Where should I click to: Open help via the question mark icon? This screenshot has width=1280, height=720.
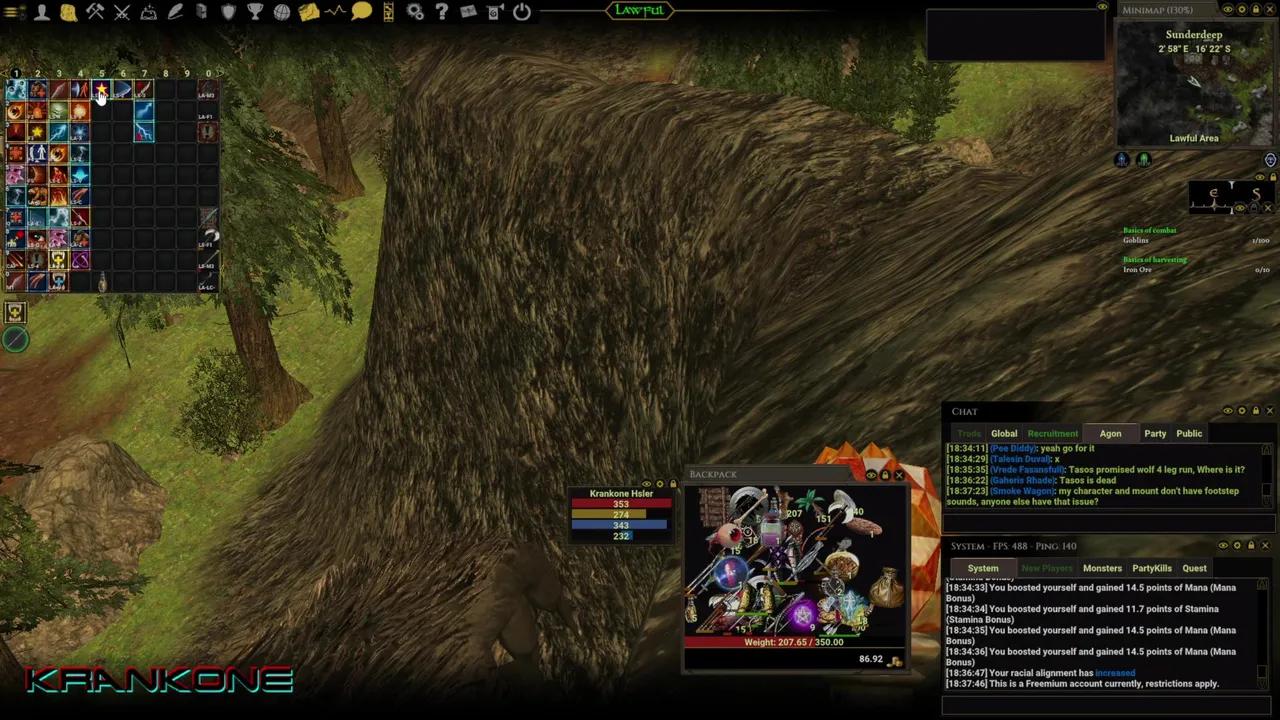click(441, 11)
